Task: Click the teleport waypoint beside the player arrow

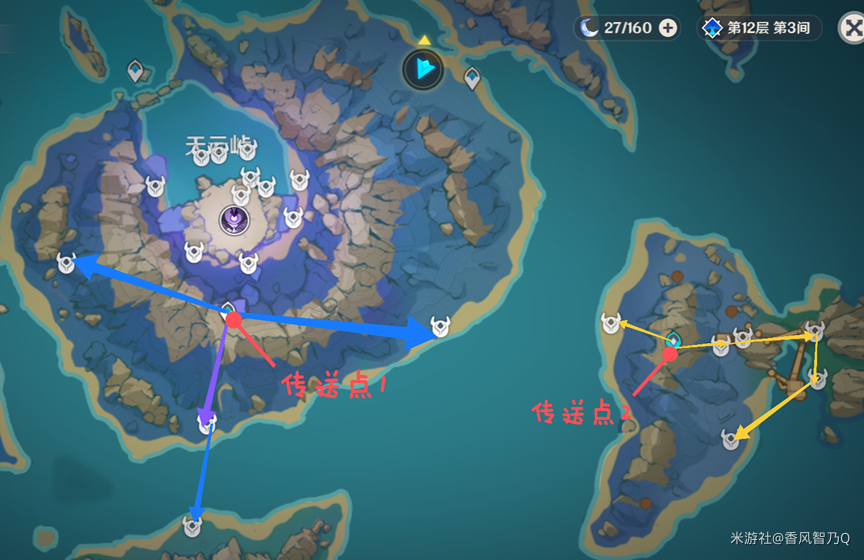Action: click(472, 76)
